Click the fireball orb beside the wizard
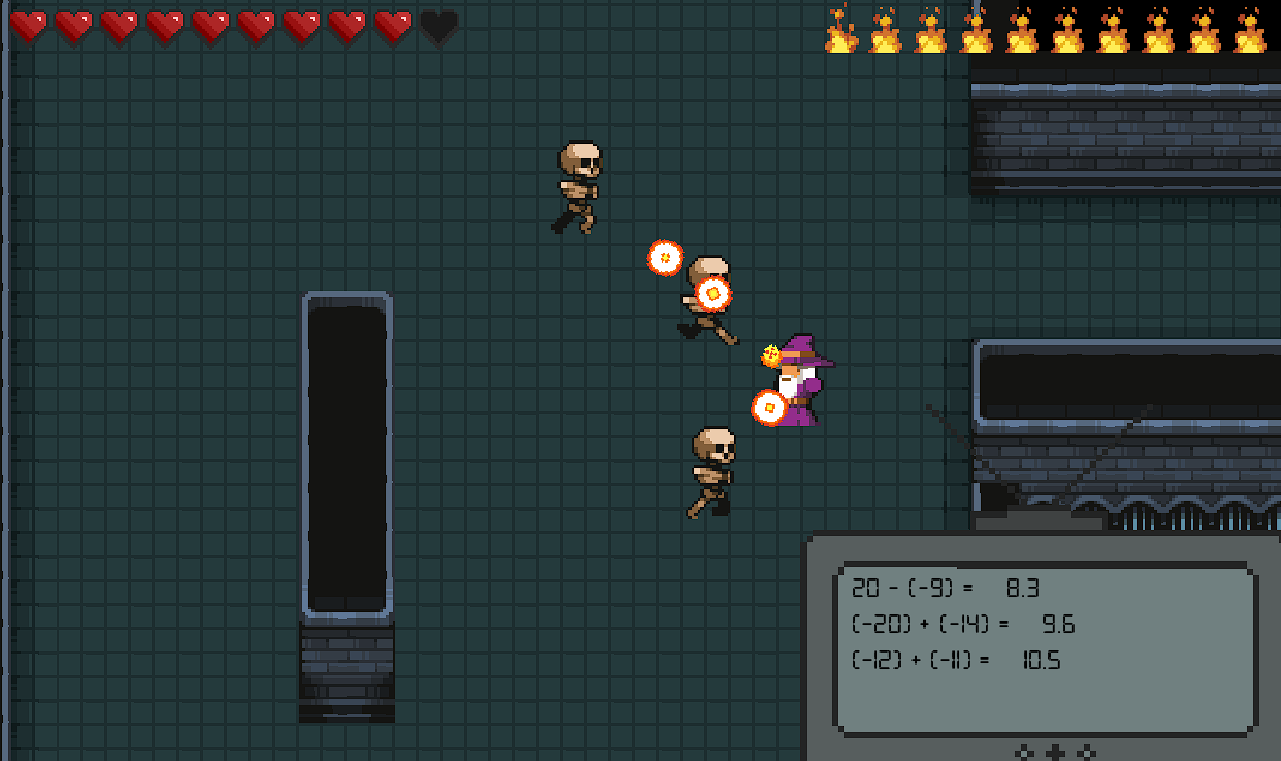1281x761 pixels. click(769, 407)
